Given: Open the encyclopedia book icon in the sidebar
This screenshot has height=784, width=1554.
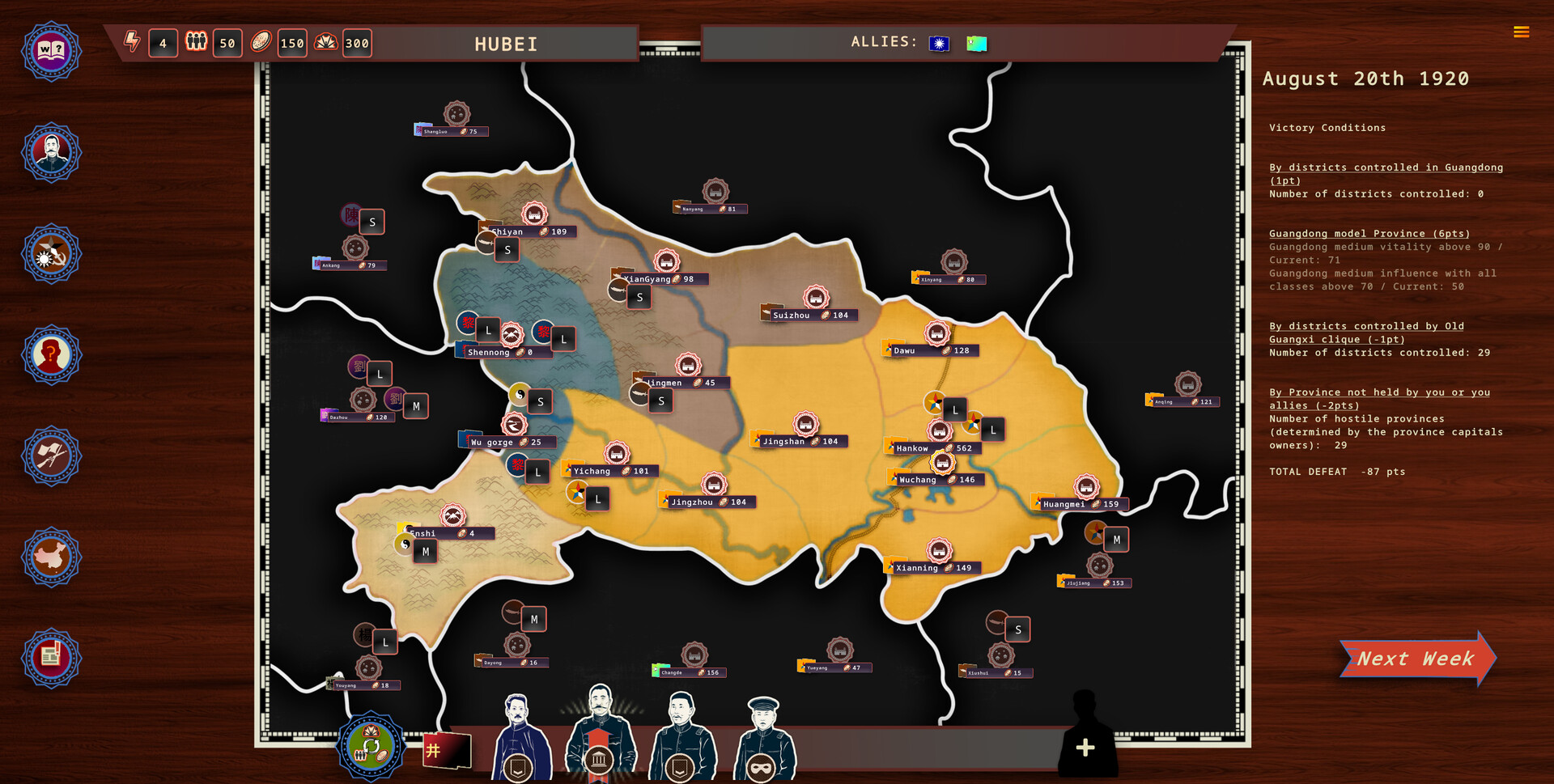Looking at the screenshot, I should [x=51, y=51].
